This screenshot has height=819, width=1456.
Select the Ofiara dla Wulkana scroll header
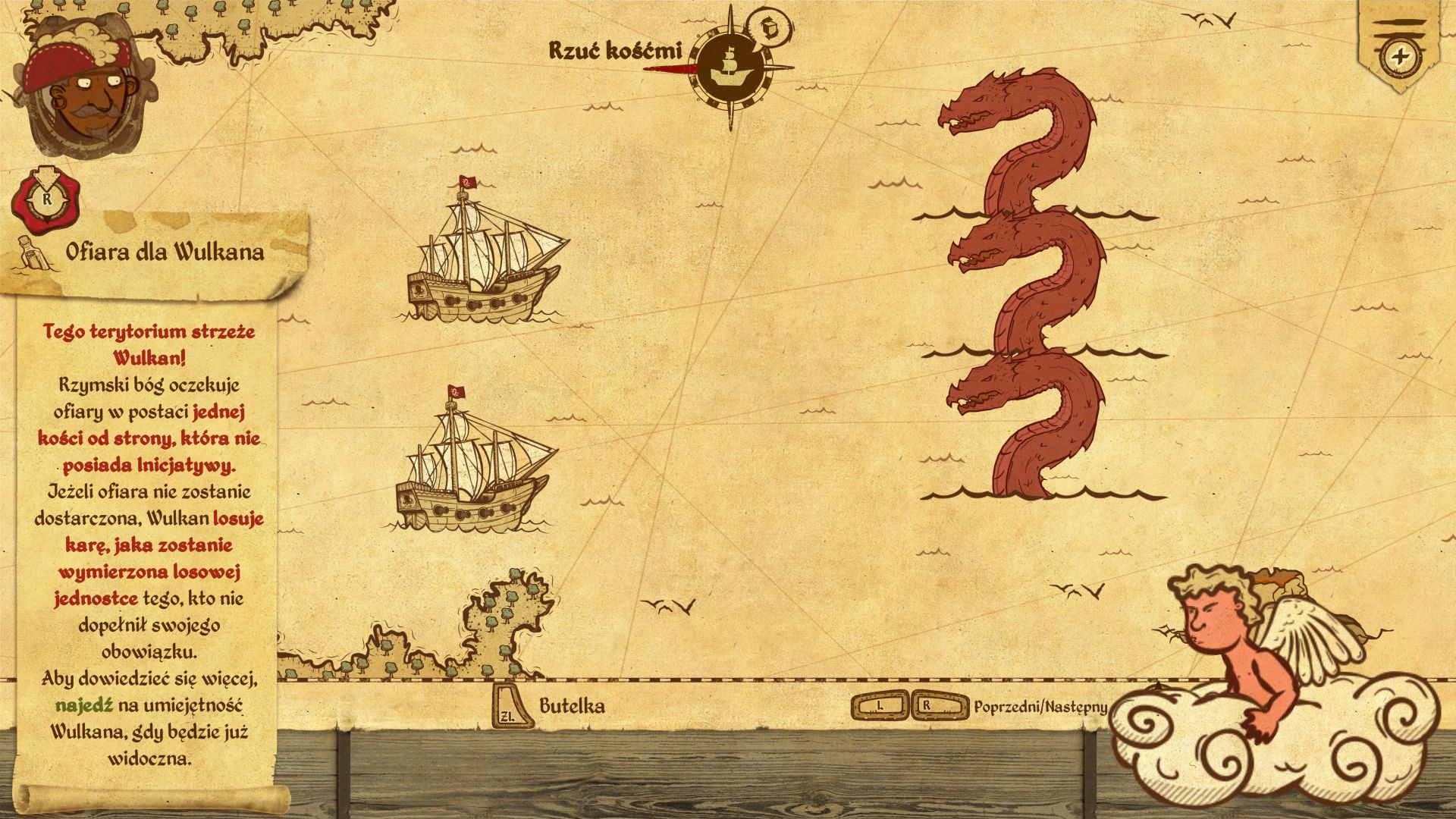[163, 253]
